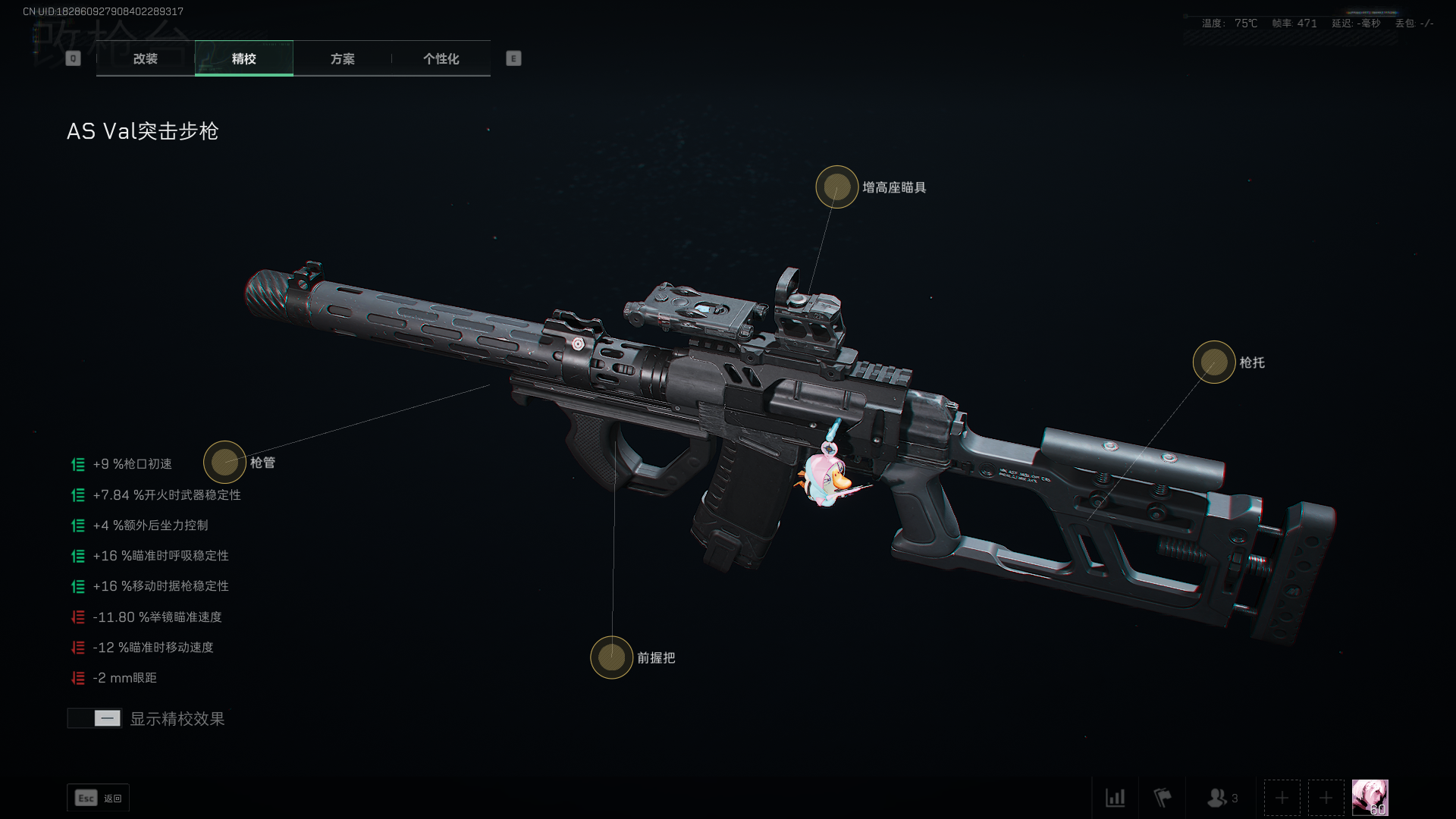The image size is (1456, 819).
Task: Open the 方案 tab
Action: [342, 58]
